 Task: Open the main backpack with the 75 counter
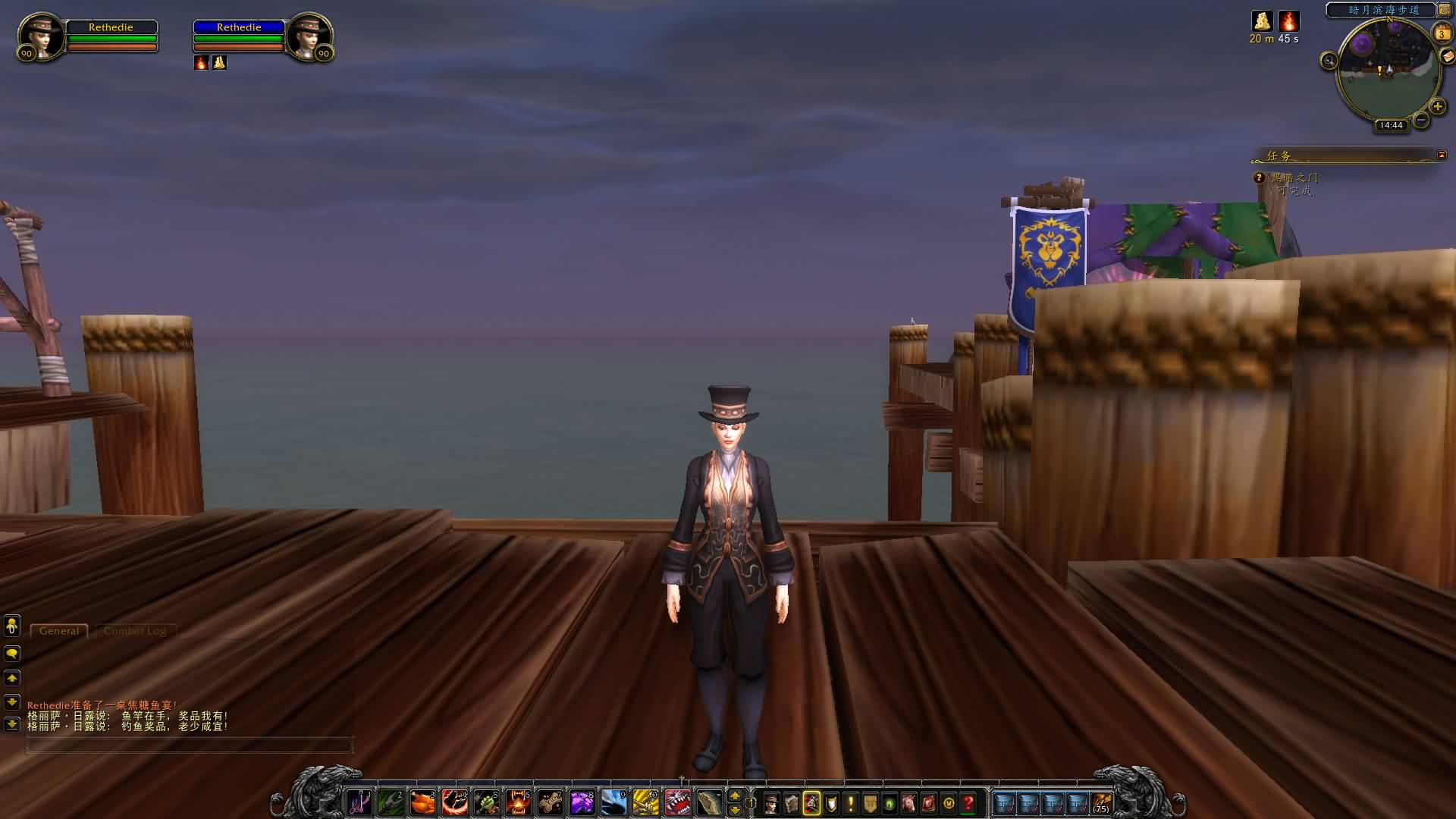tap(1101, 803)
